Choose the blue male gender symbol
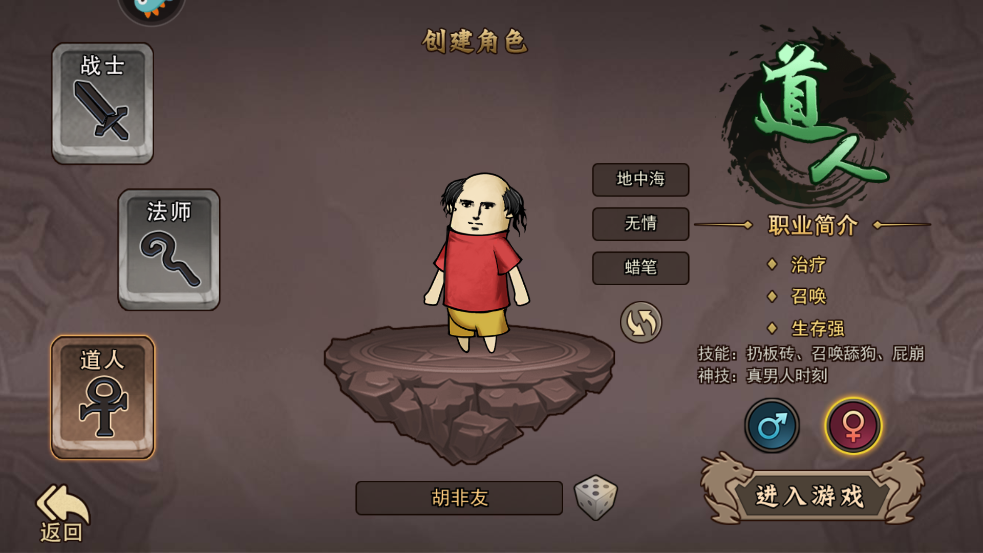Image resolution: width=983 pixels, height=553 pixels. [x=772, y=426]
